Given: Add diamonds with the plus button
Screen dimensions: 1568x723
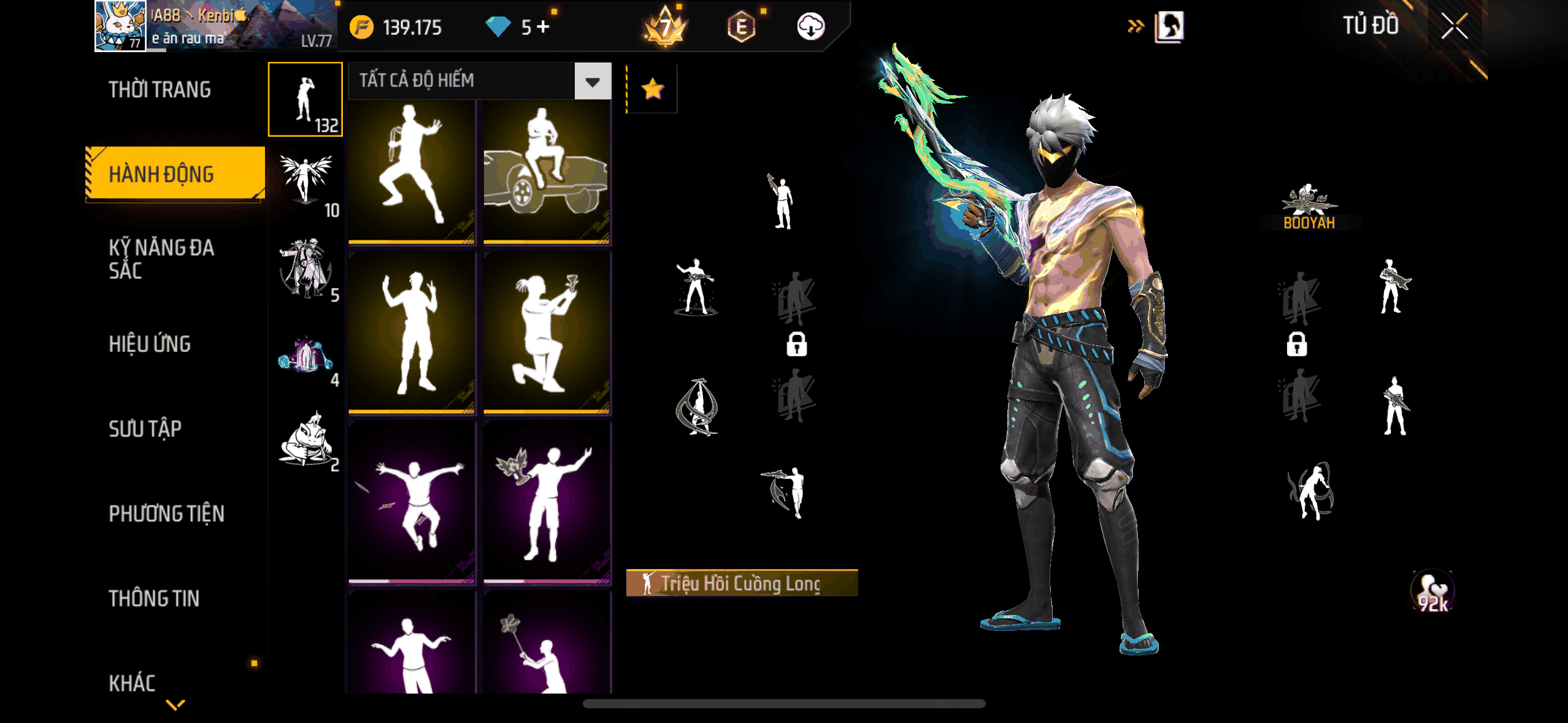Looking at the screenshot, I should coord(543,26).
